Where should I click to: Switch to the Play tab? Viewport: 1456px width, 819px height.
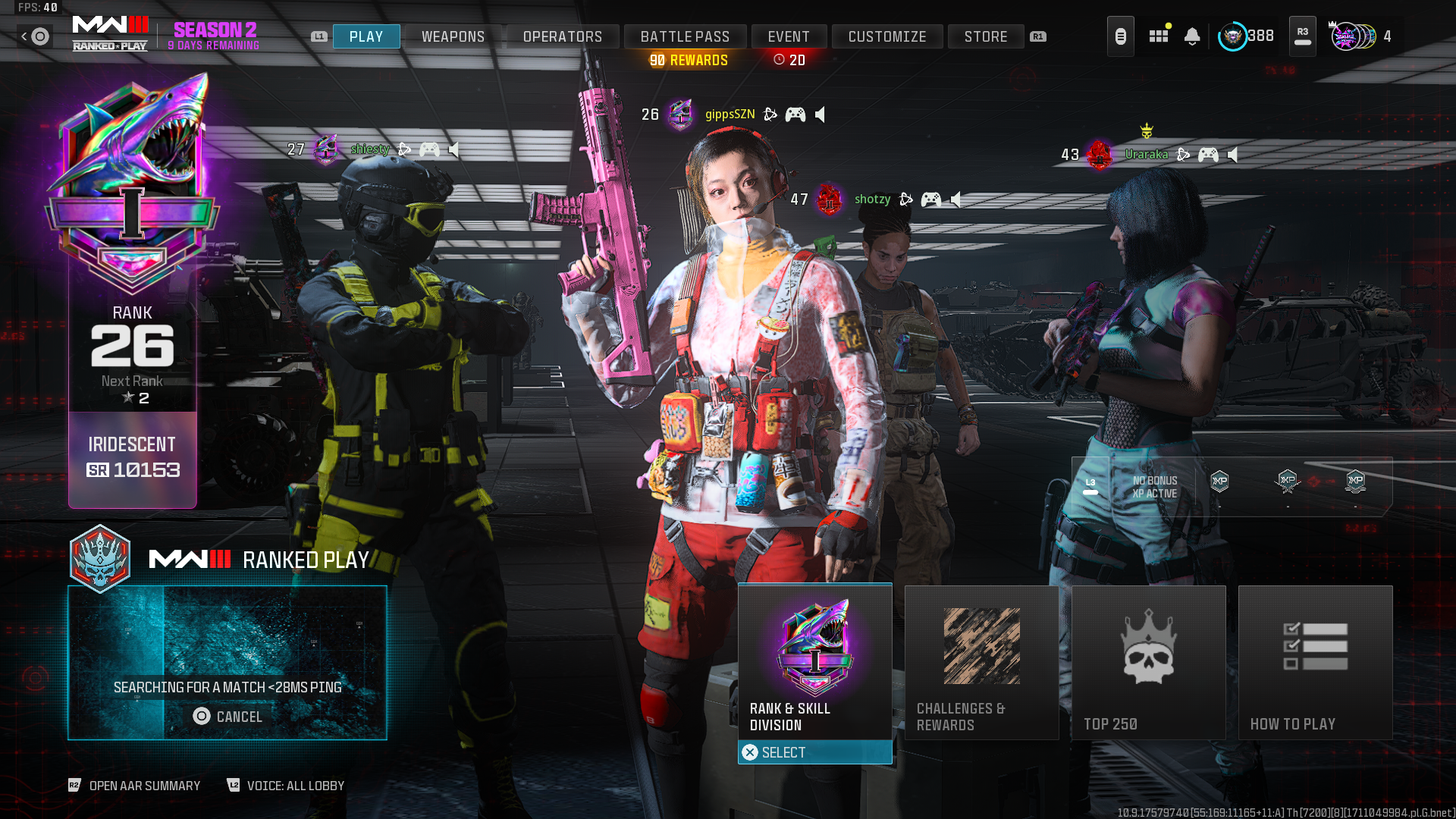(366, 36)
